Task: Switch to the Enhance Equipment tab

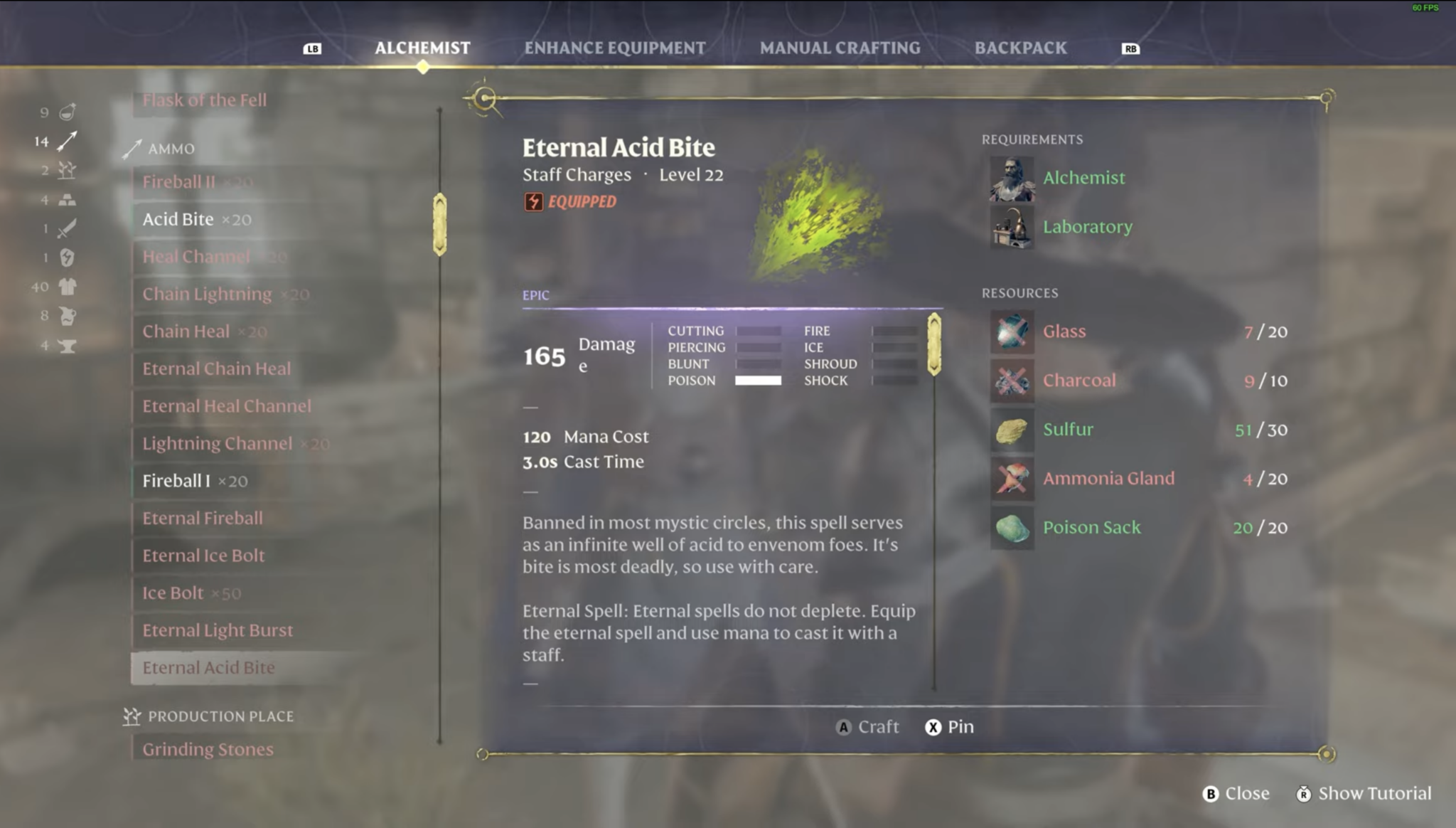Action: (614, 48)
